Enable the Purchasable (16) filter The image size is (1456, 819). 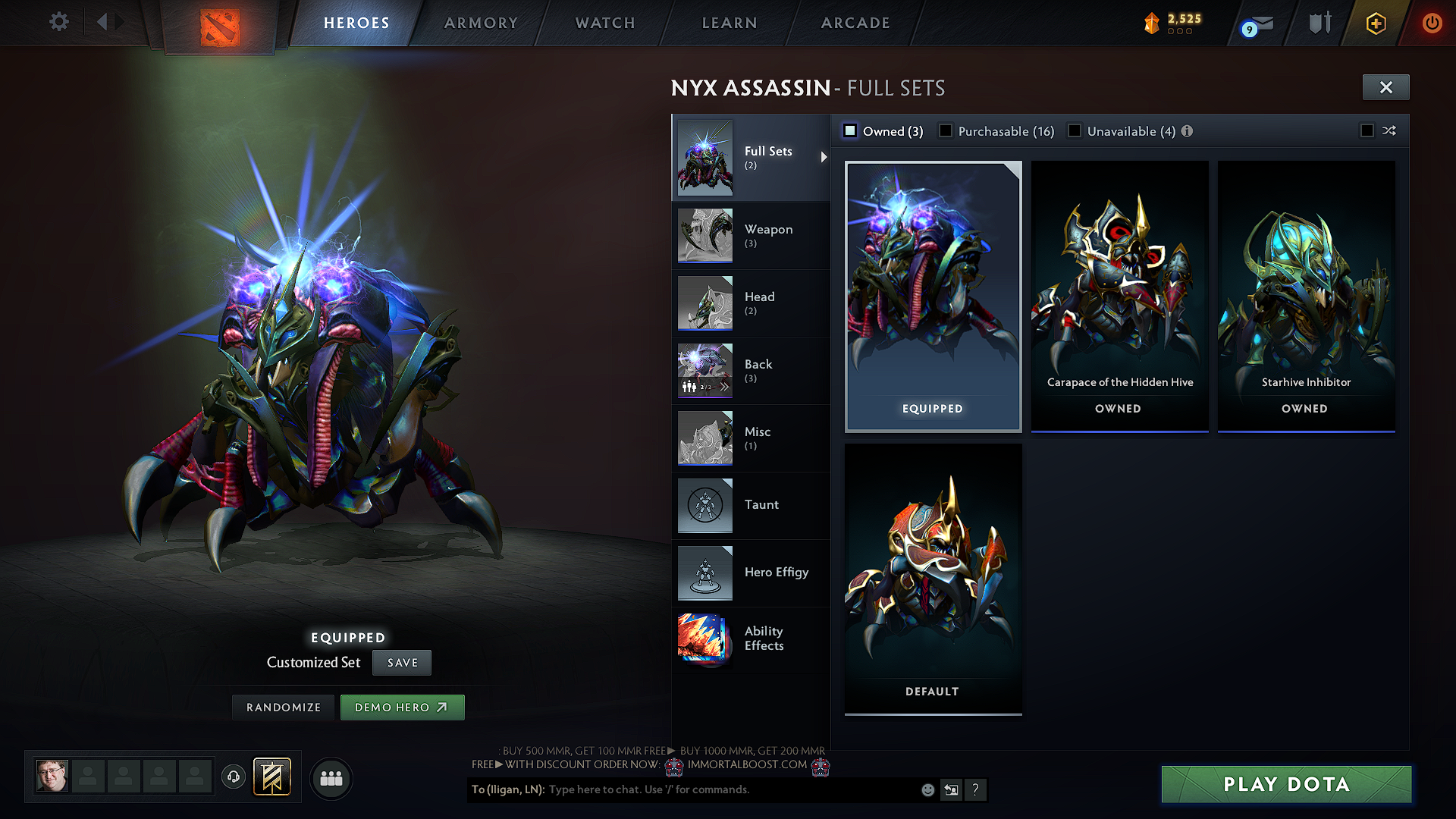945,130
